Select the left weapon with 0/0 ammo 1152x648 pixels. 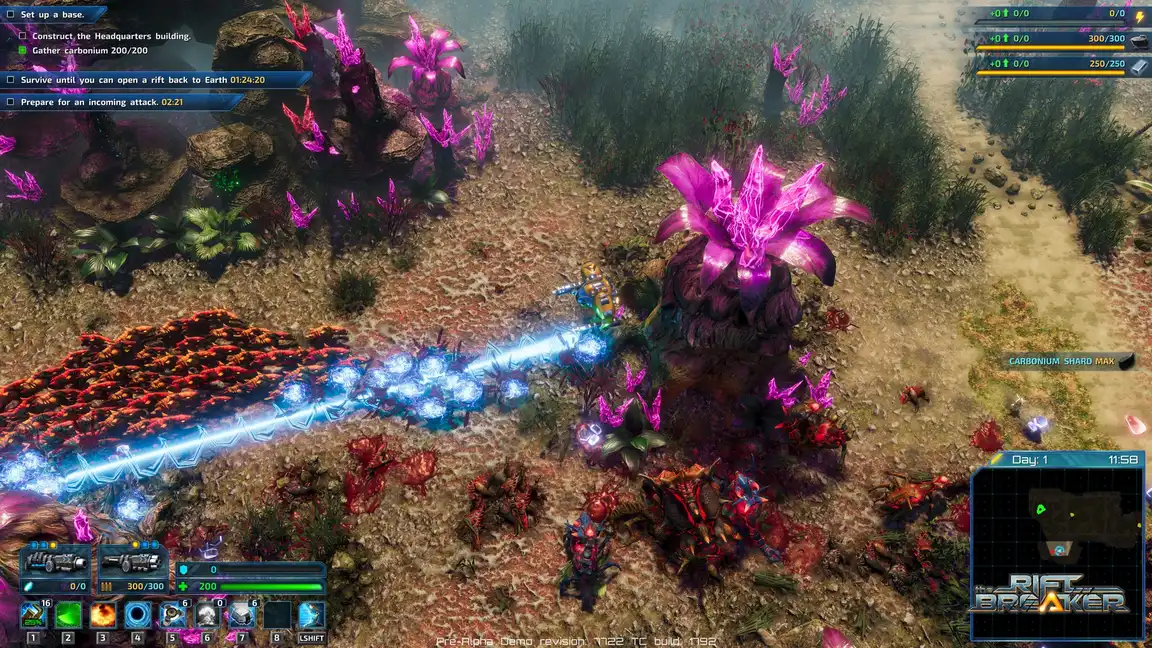coord(55,568)
